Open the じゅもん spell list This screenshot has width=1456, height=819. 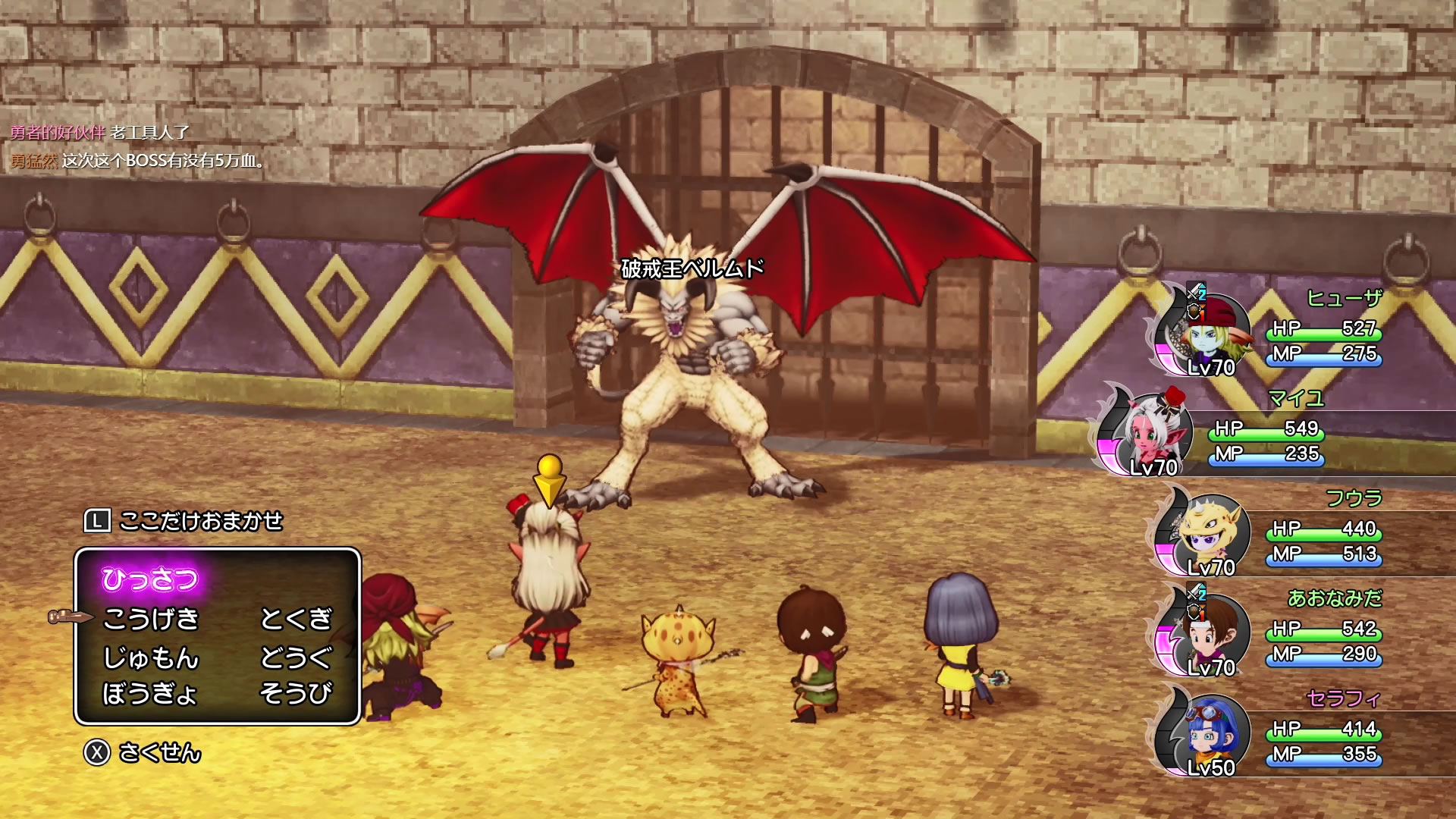pos(151,657)
